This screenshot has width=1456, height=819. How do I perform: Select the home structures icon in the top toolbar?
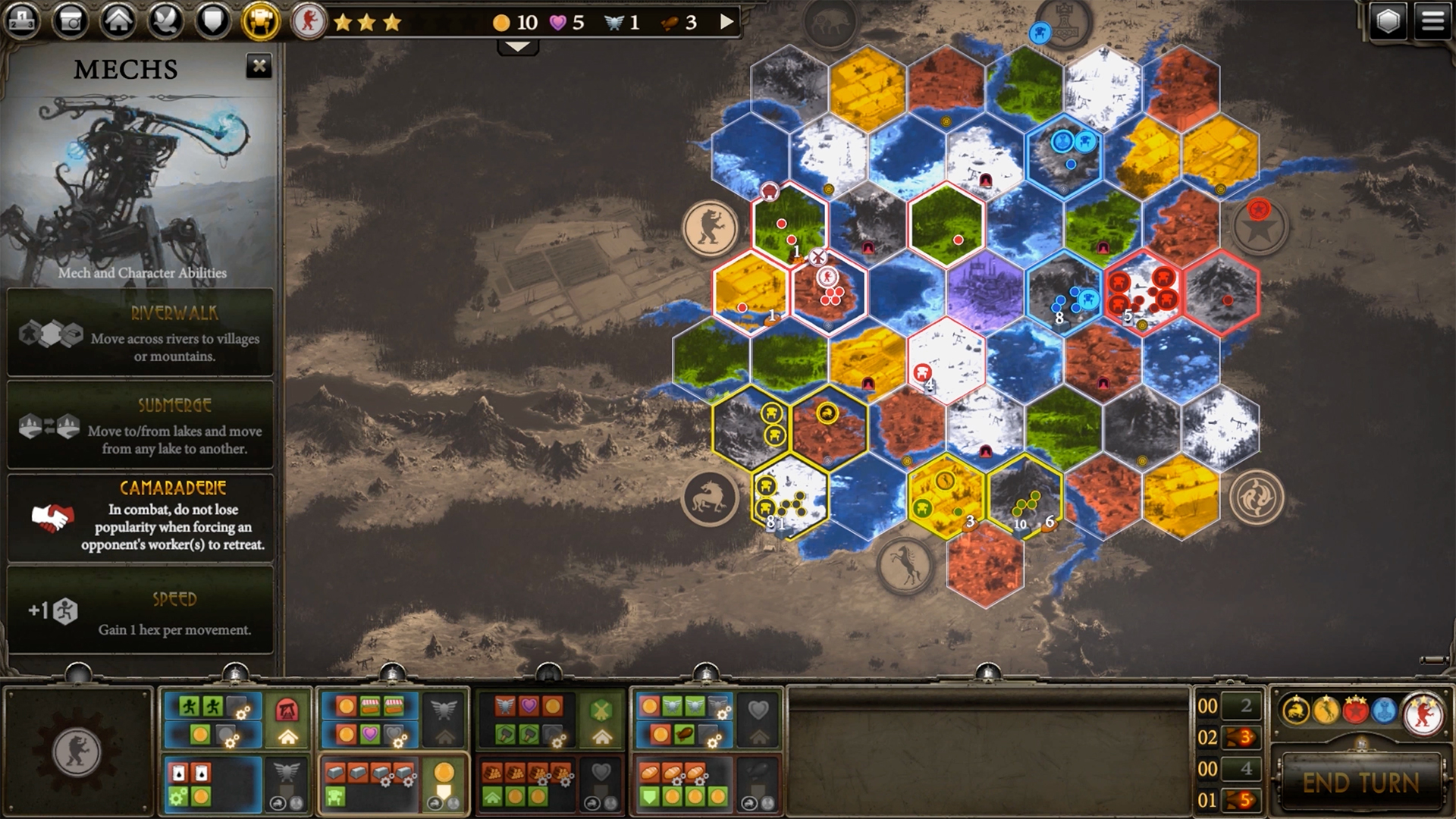(x=118, y=19)
